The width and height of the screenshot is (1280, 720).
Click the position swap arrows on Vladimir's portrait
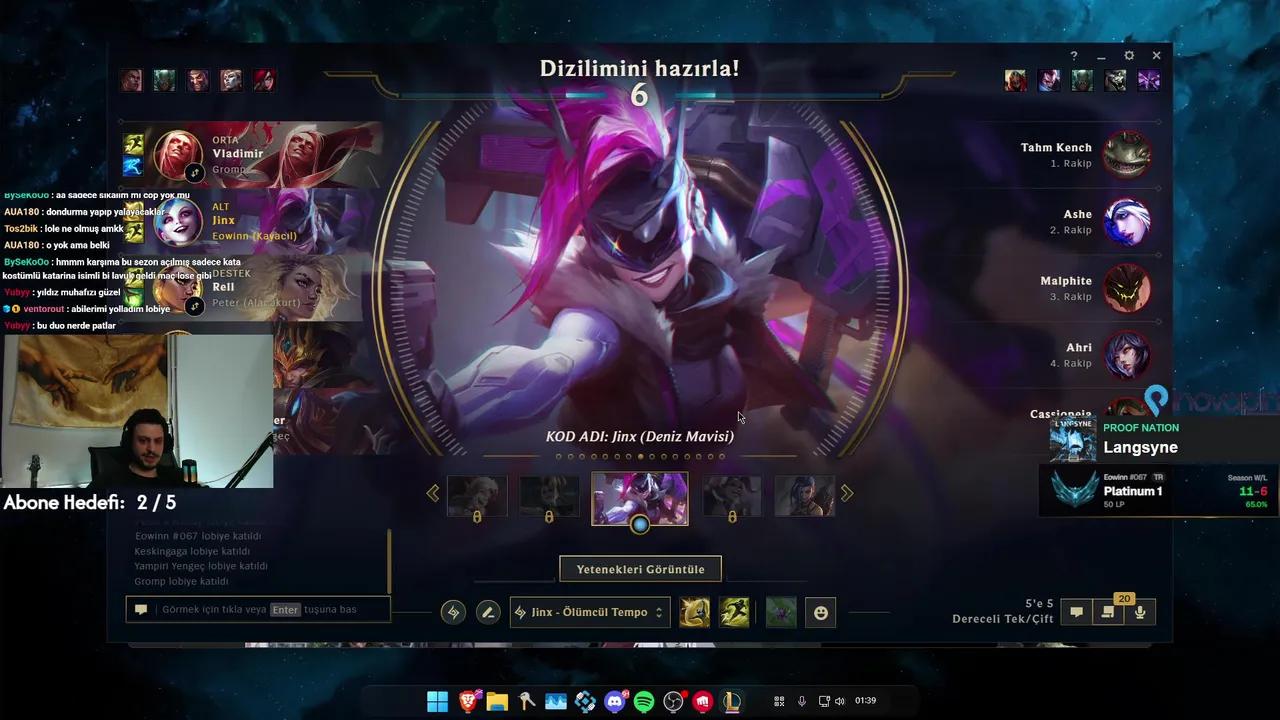pos(194,172)
